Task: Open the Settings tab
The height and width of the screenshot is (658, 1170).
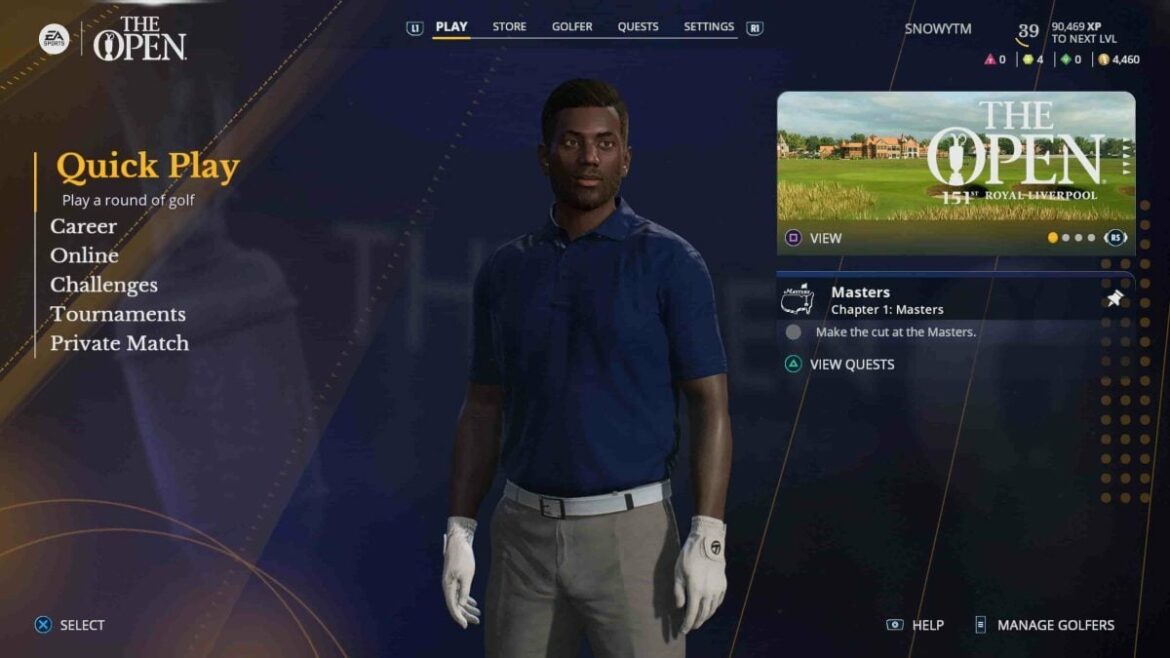Action: [709, 27]
